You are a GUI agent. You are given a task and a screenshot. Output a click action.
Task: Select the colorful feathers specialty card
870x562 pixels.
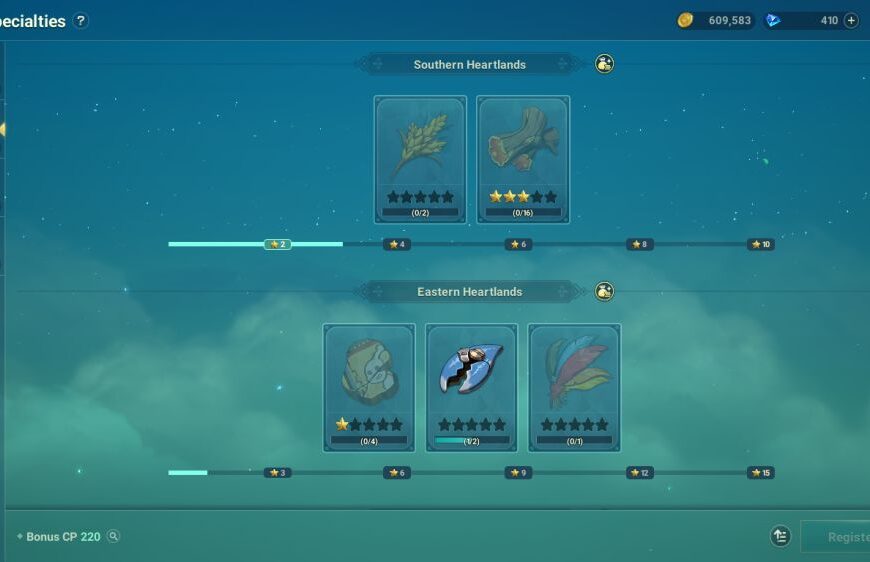point(574,387)
